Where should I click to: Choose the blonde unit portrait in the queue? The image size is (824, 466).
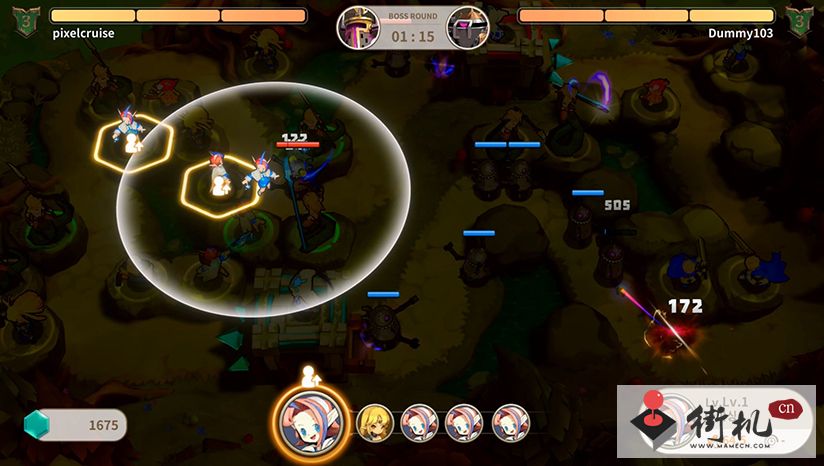pyautogui.click(x=374, y=422)
